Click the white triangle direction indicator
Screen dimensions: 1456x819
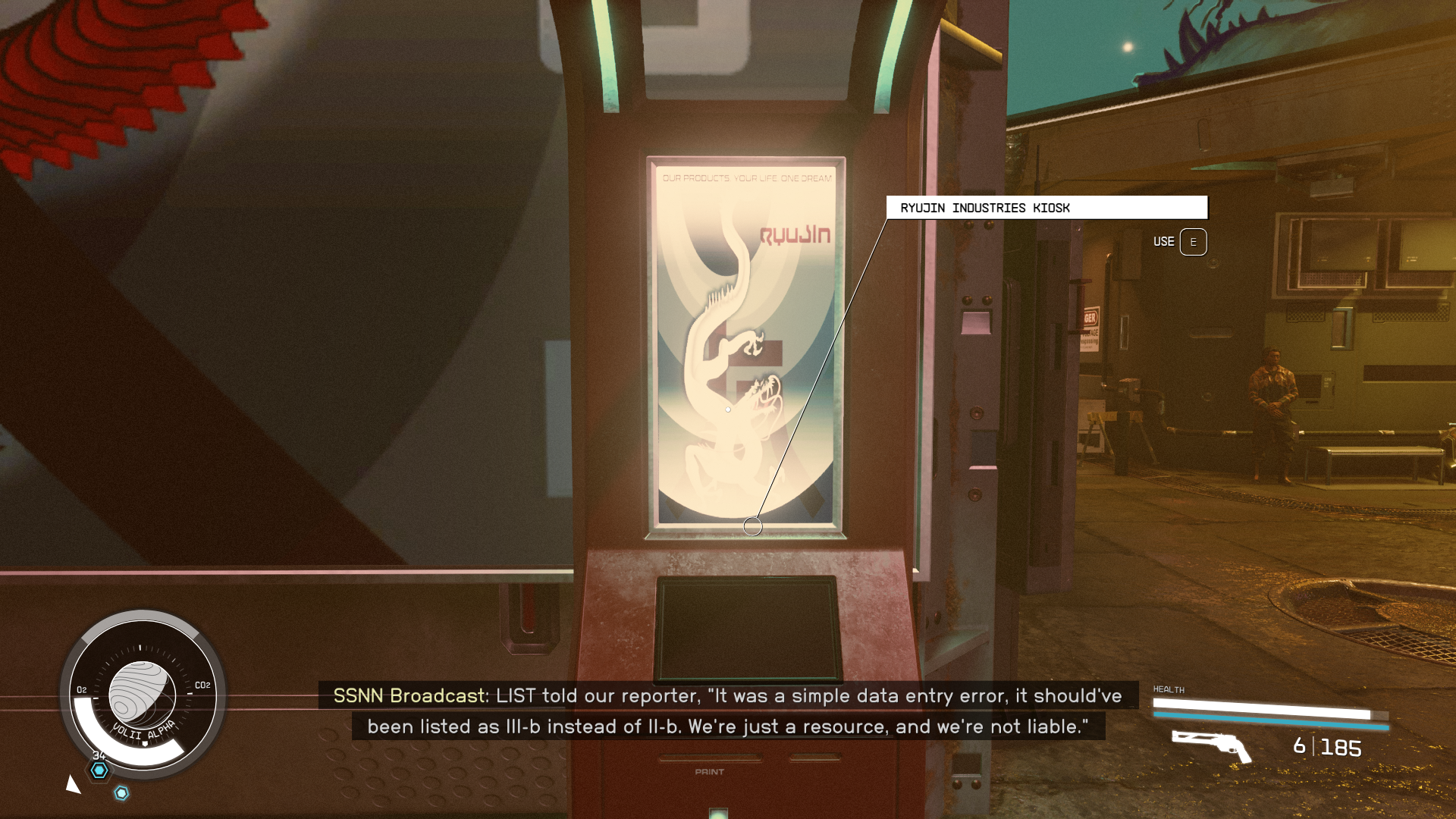(72, 785)
